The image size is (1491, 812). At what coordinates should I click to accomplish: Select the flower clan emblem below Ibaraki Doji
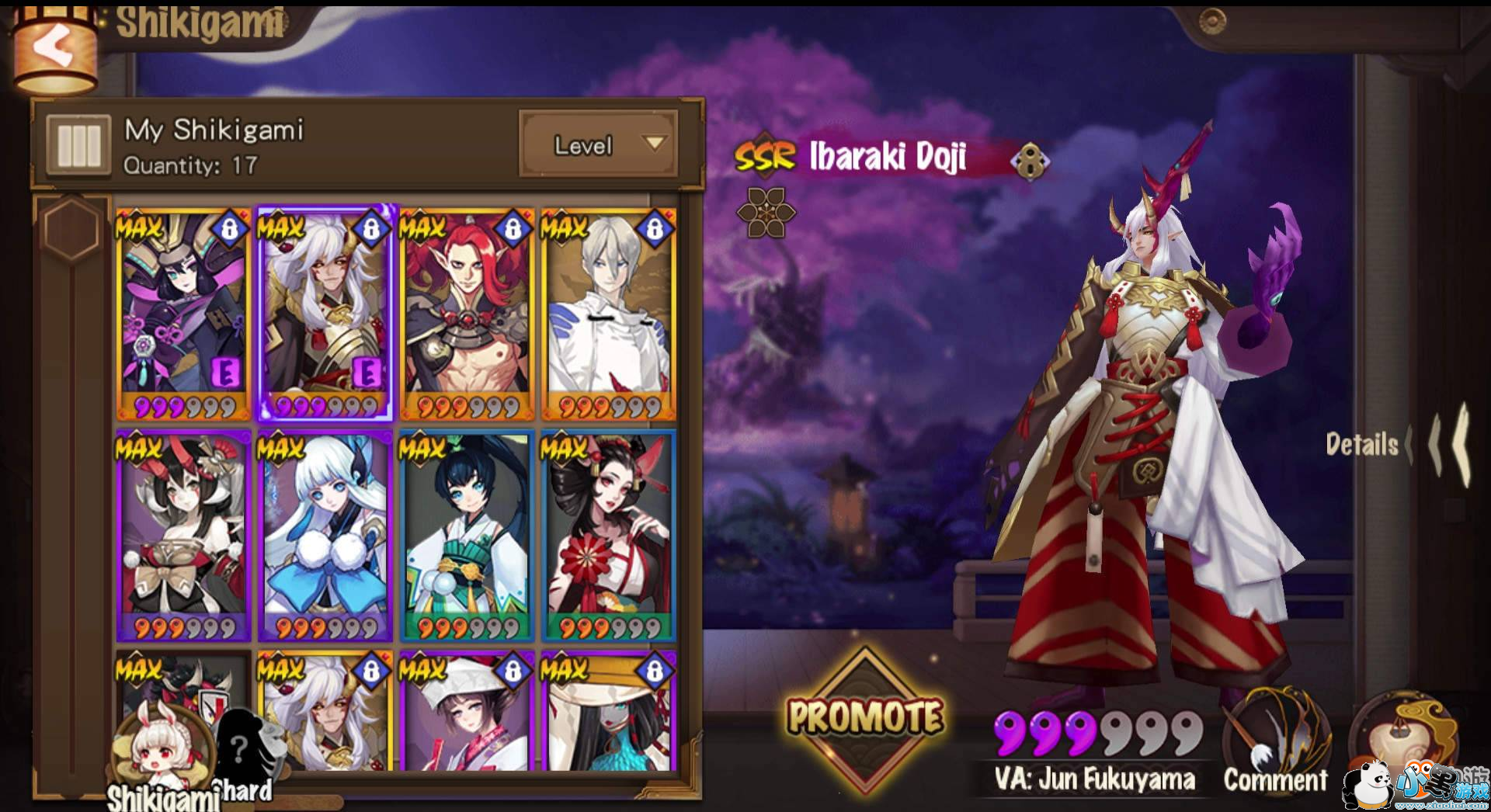(x=766, y=211)
